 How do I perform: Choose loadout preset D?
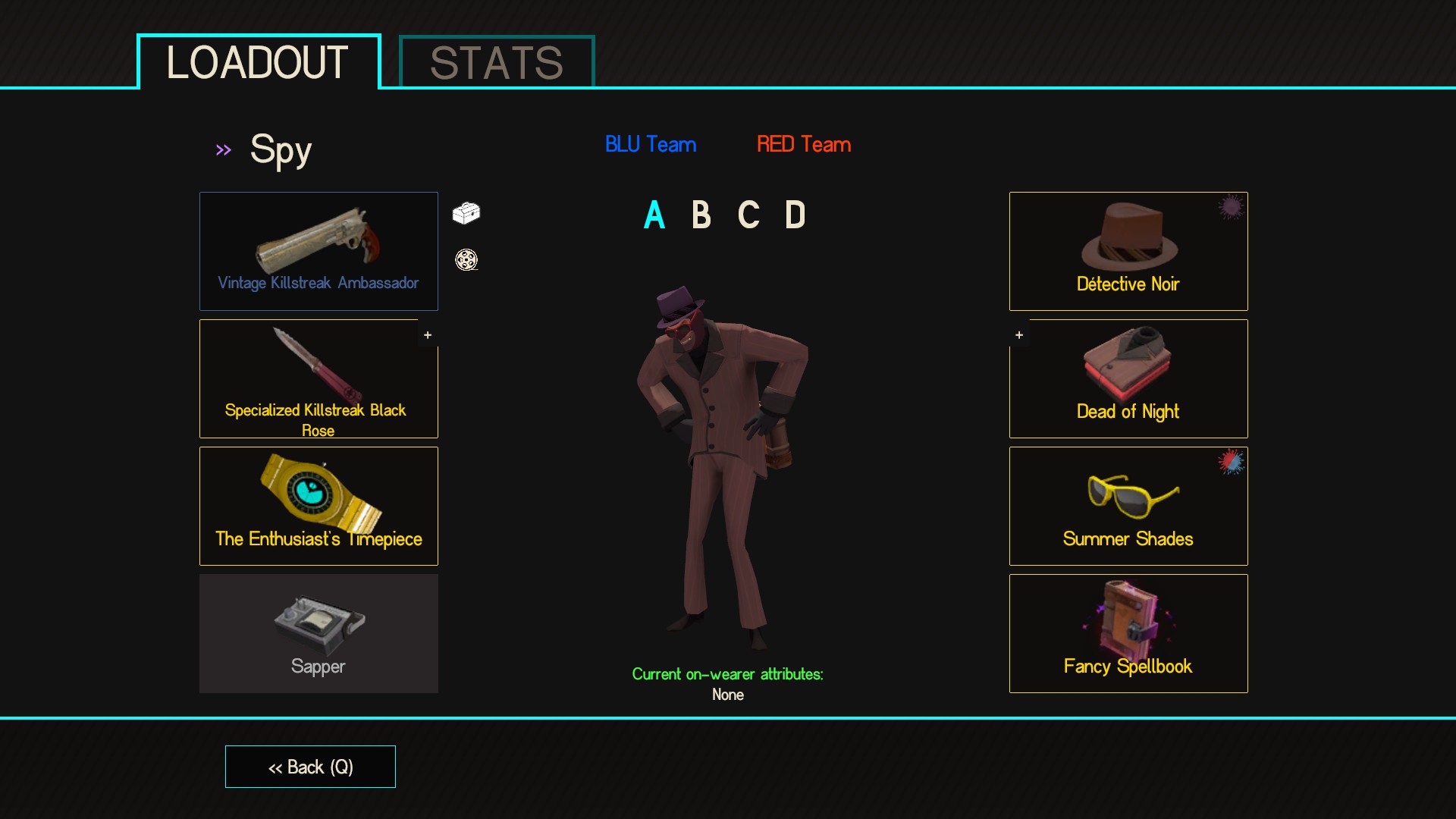[795, 215]
